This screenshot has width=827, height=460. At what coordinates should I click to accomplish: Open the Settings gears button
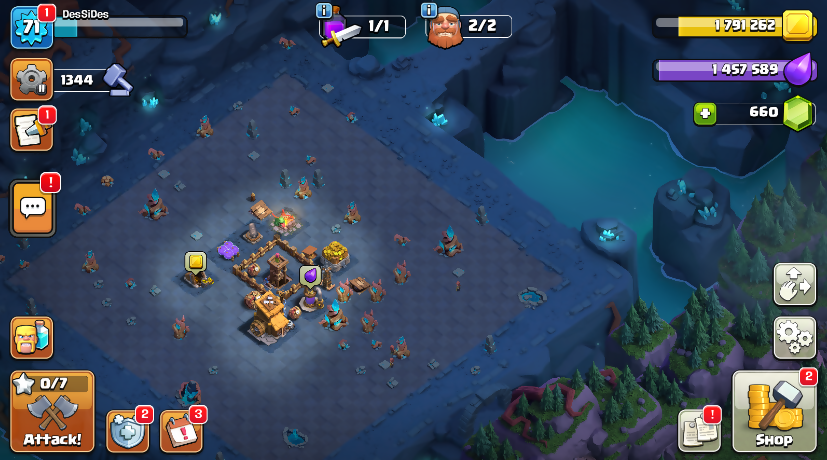(x=794, y=337)
